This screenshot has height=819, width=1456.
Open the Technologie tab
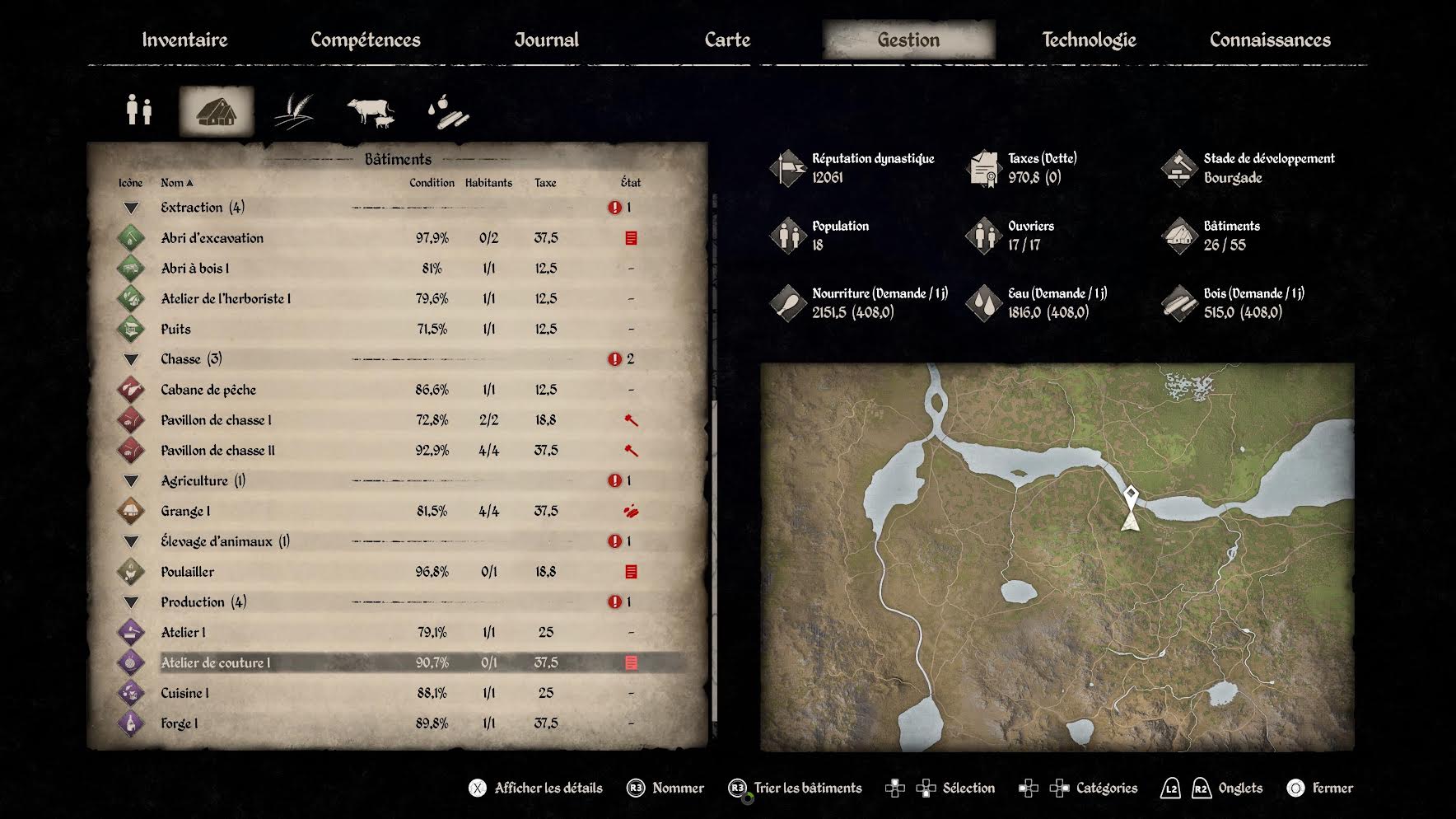[1089, 40]
